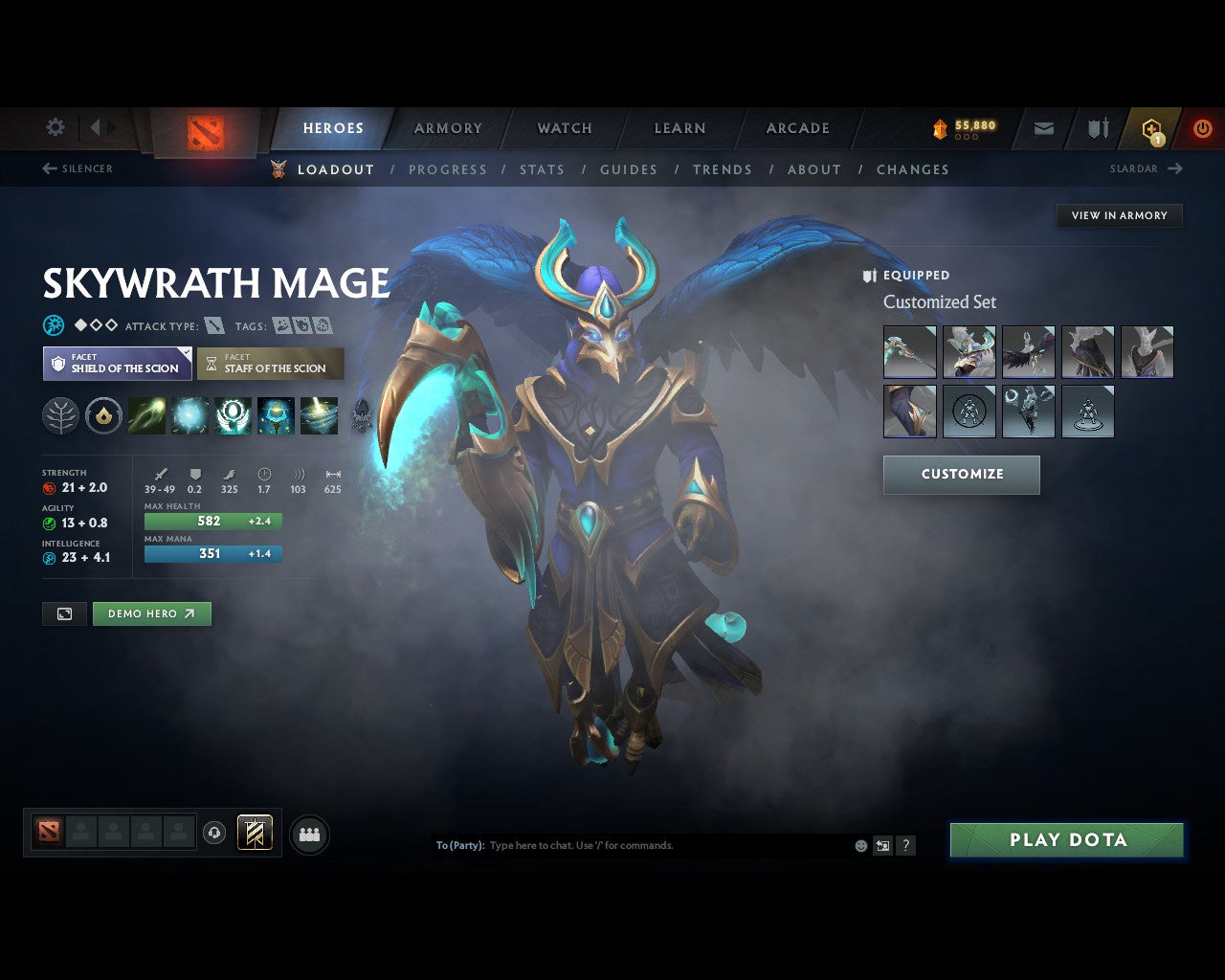Screen dimensions: 1225x980
Task: Toggle the hero portrait expand icon near Demo Hero
Action: click(63, 613)
